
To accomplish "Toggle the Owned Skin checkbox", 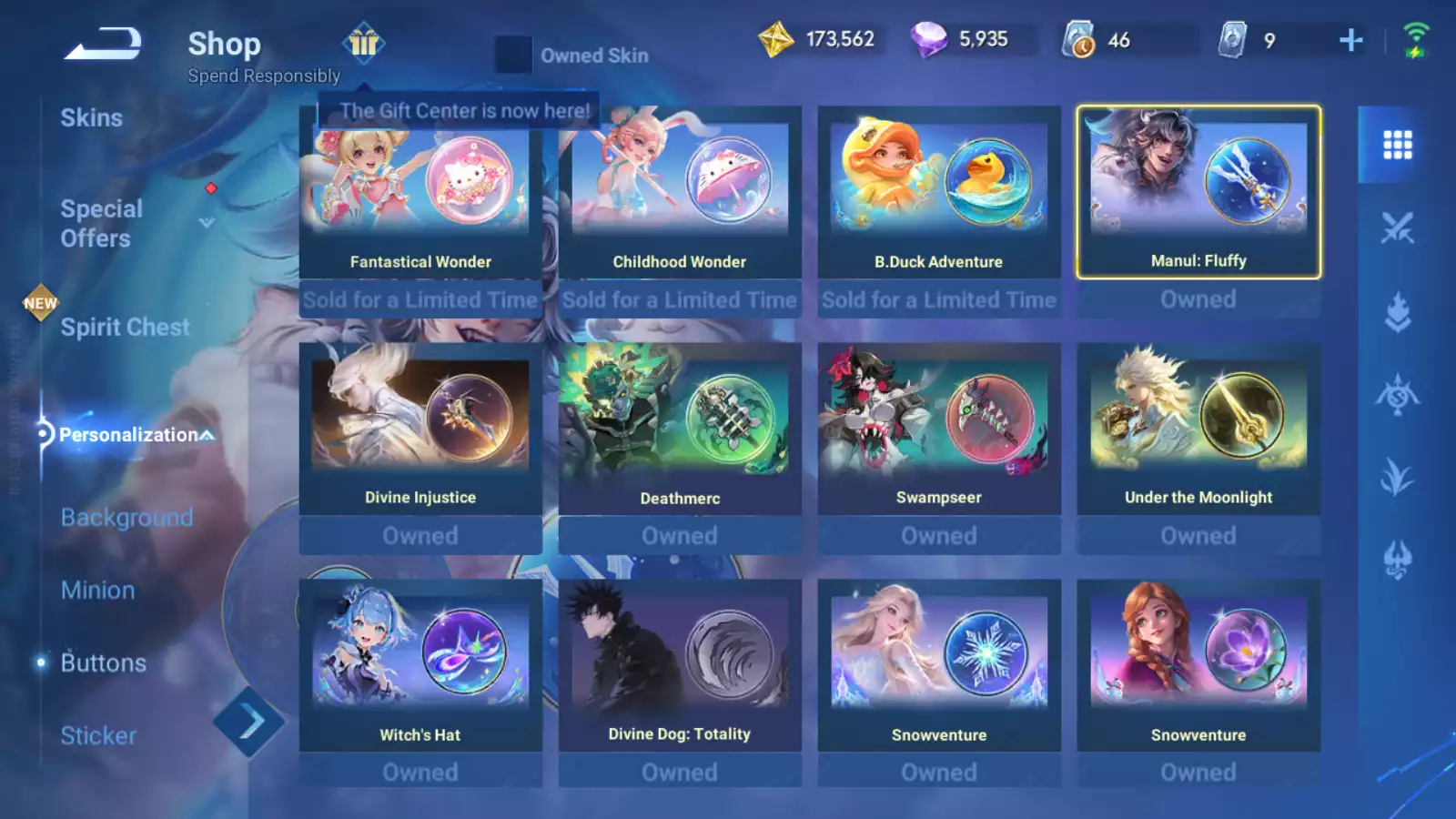I will pyautogui.click(x=512, y=56).
